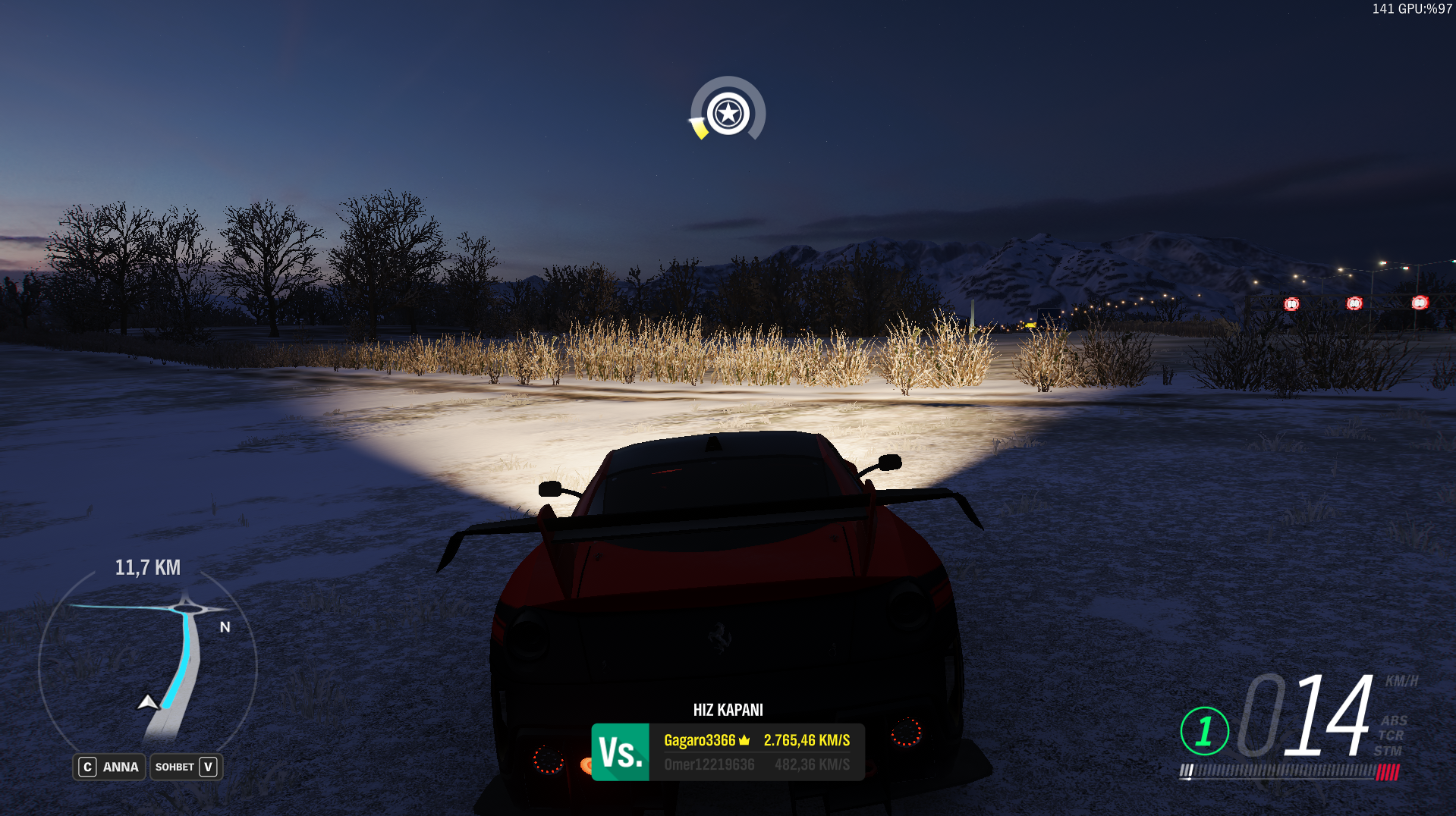Click the Gagaro3366 rival row
The height and width of the screenshot is (816, 1456).
756,740
